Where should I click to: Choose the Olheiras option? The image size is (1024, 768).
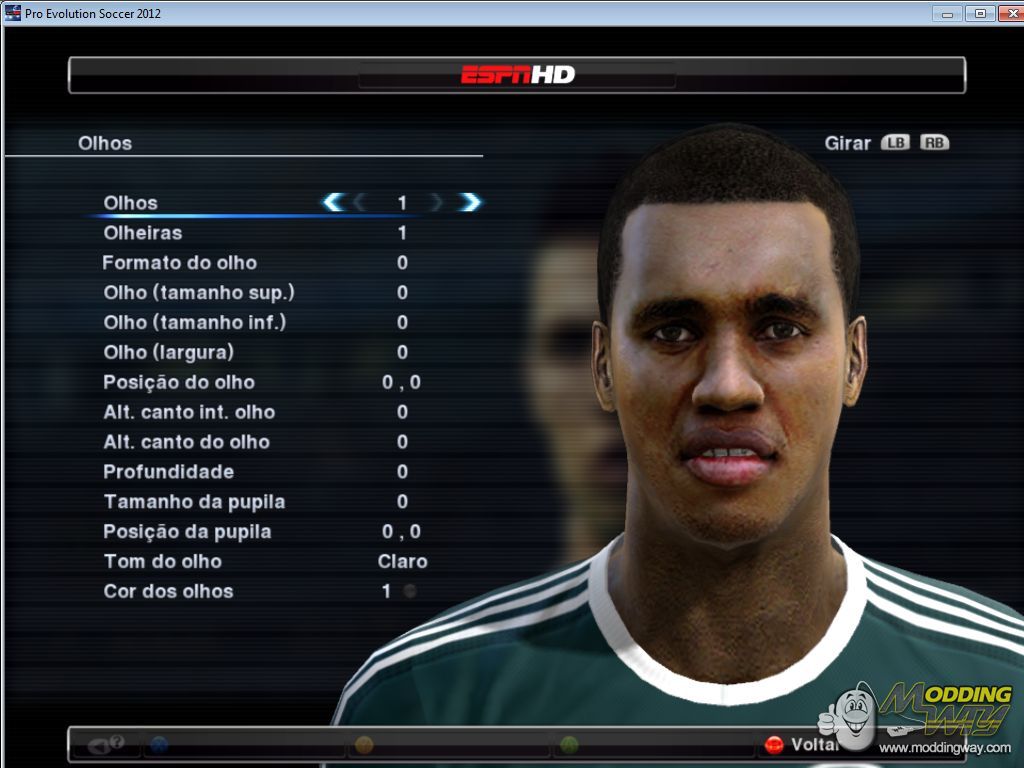[143, 233]
